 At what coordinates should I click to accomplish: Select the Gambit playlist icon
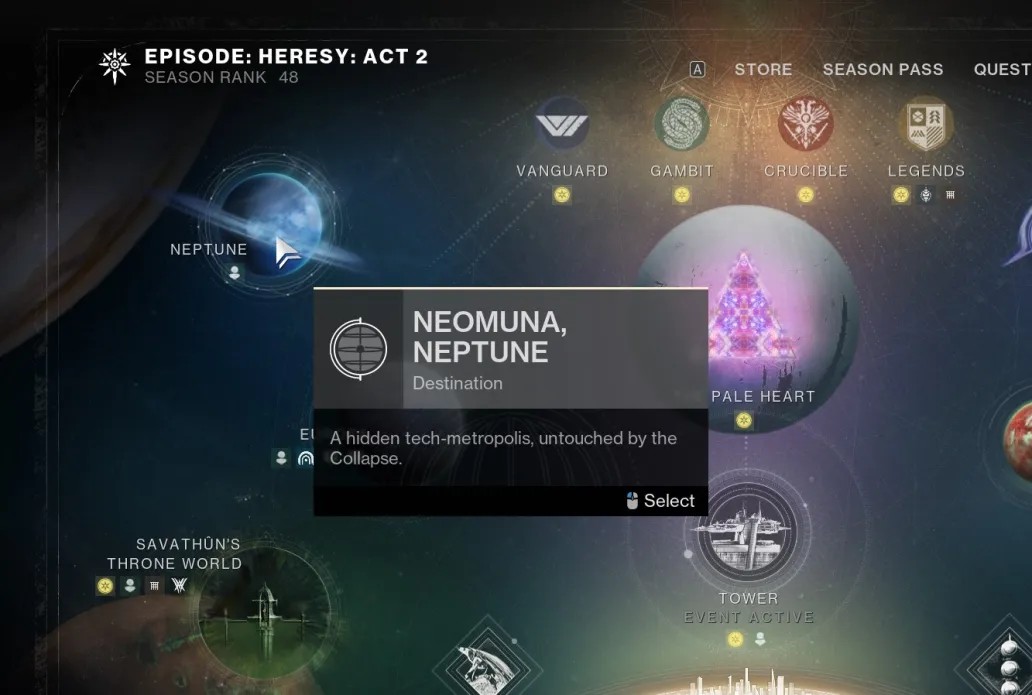[682, 125]
